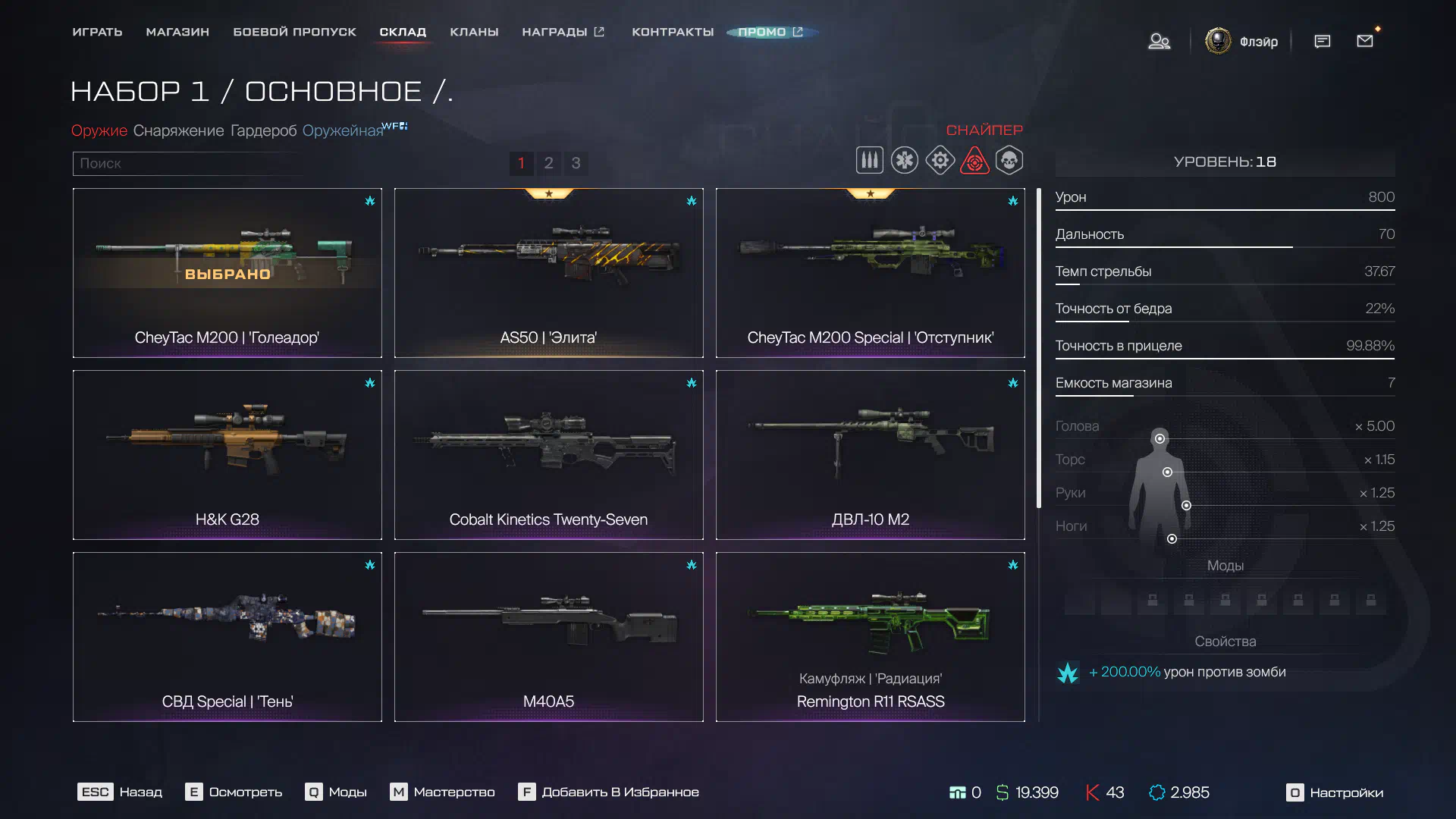Select the Remington R11 RSASS tile
1456x819 pixels.
point(870,637)
